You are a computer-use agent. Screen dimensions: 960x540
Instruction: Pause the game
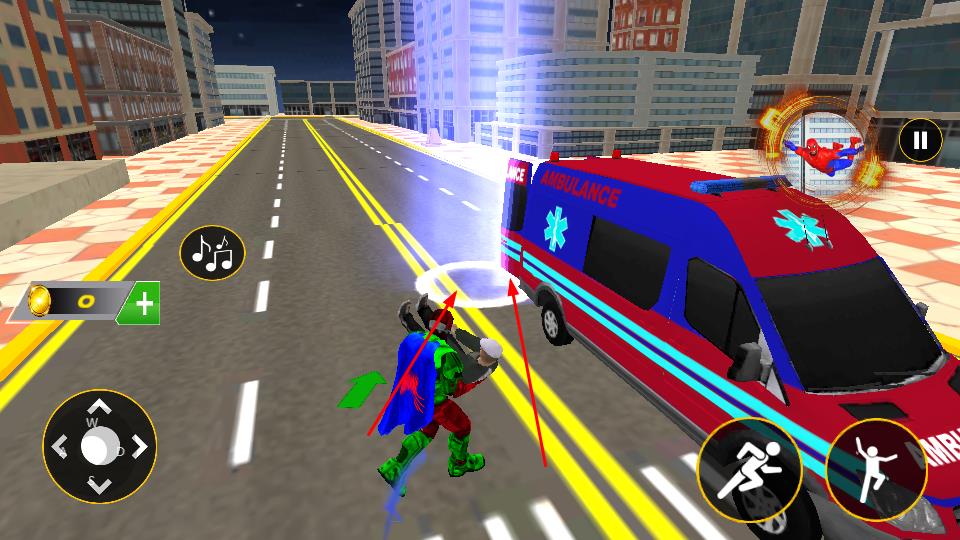pyautogui.click(x=920, y=141)
